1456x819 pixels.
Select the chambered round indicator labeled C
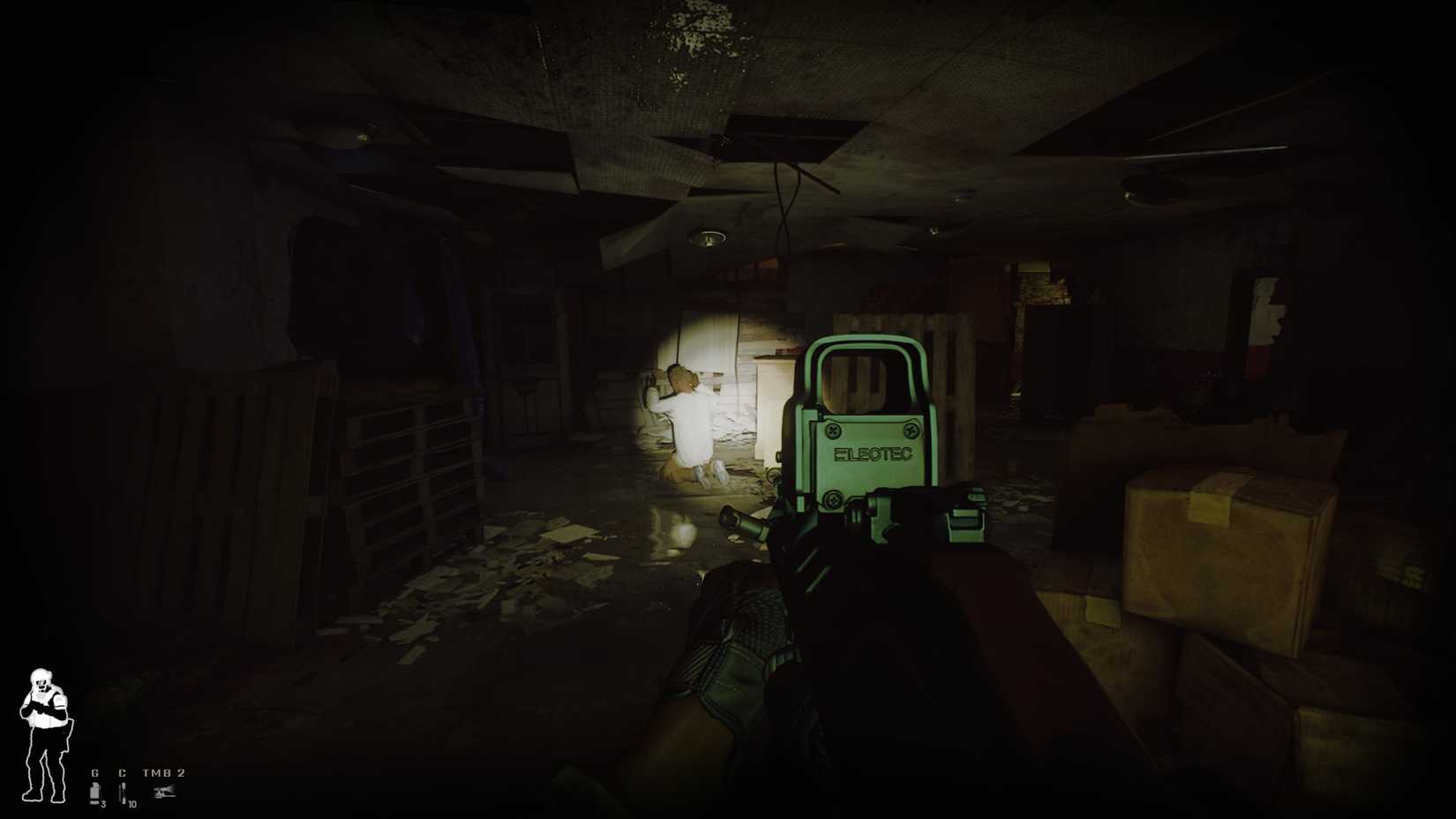(123, 773)
